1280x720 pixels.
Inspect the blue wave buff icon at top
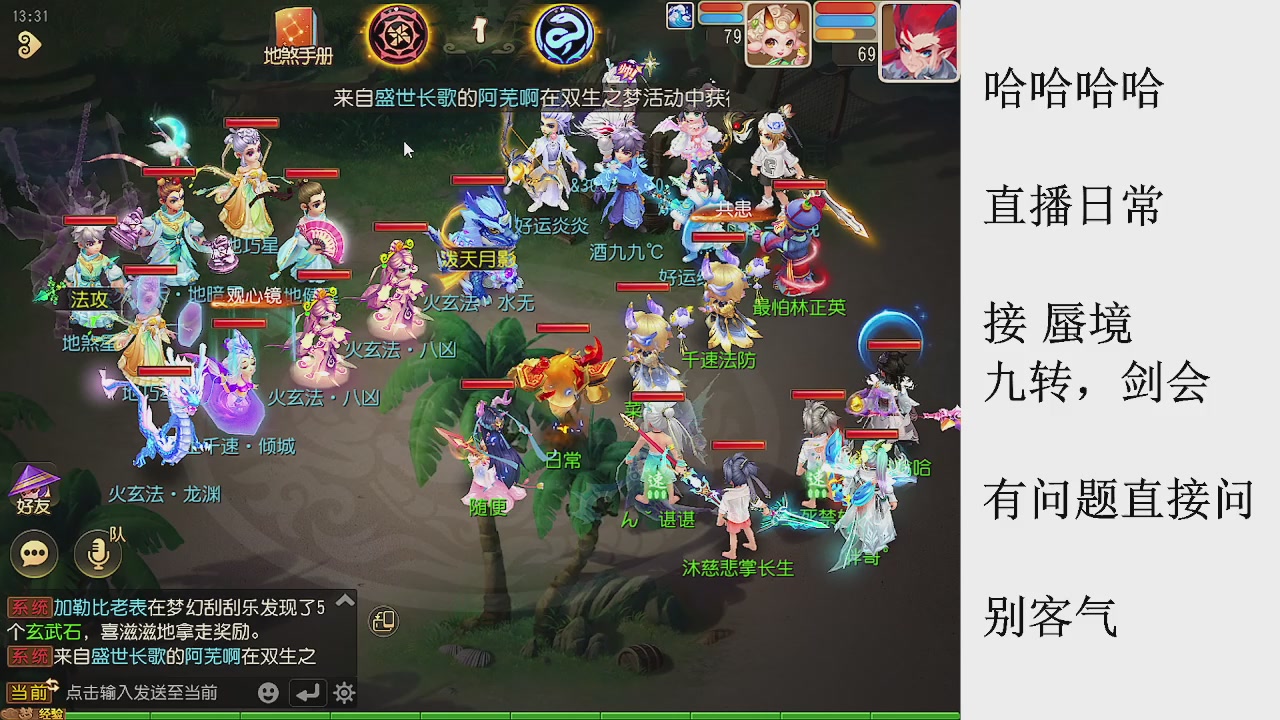coord(680,15)
